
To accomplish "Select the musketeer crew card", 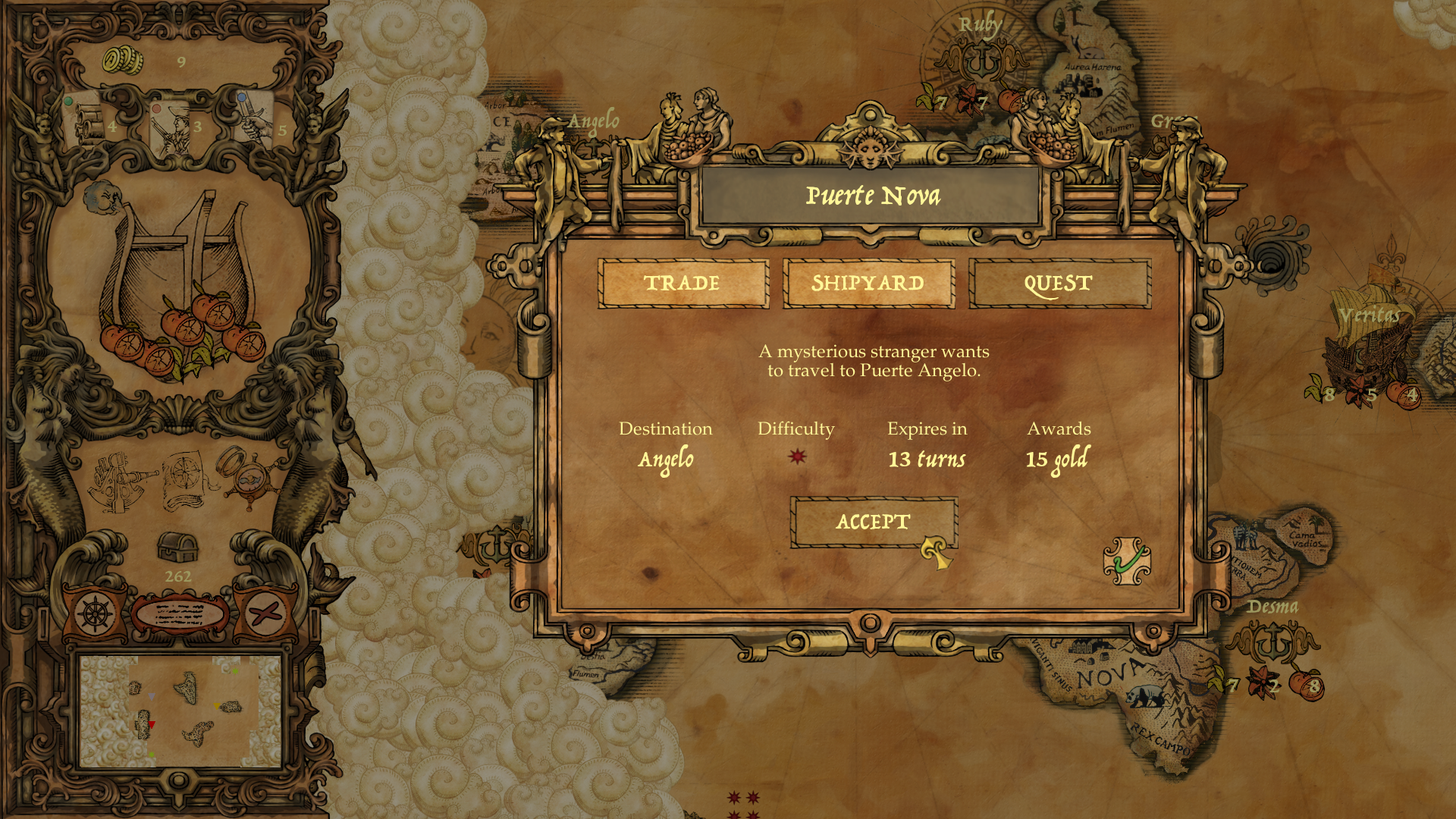I will [x=171, y=127].
